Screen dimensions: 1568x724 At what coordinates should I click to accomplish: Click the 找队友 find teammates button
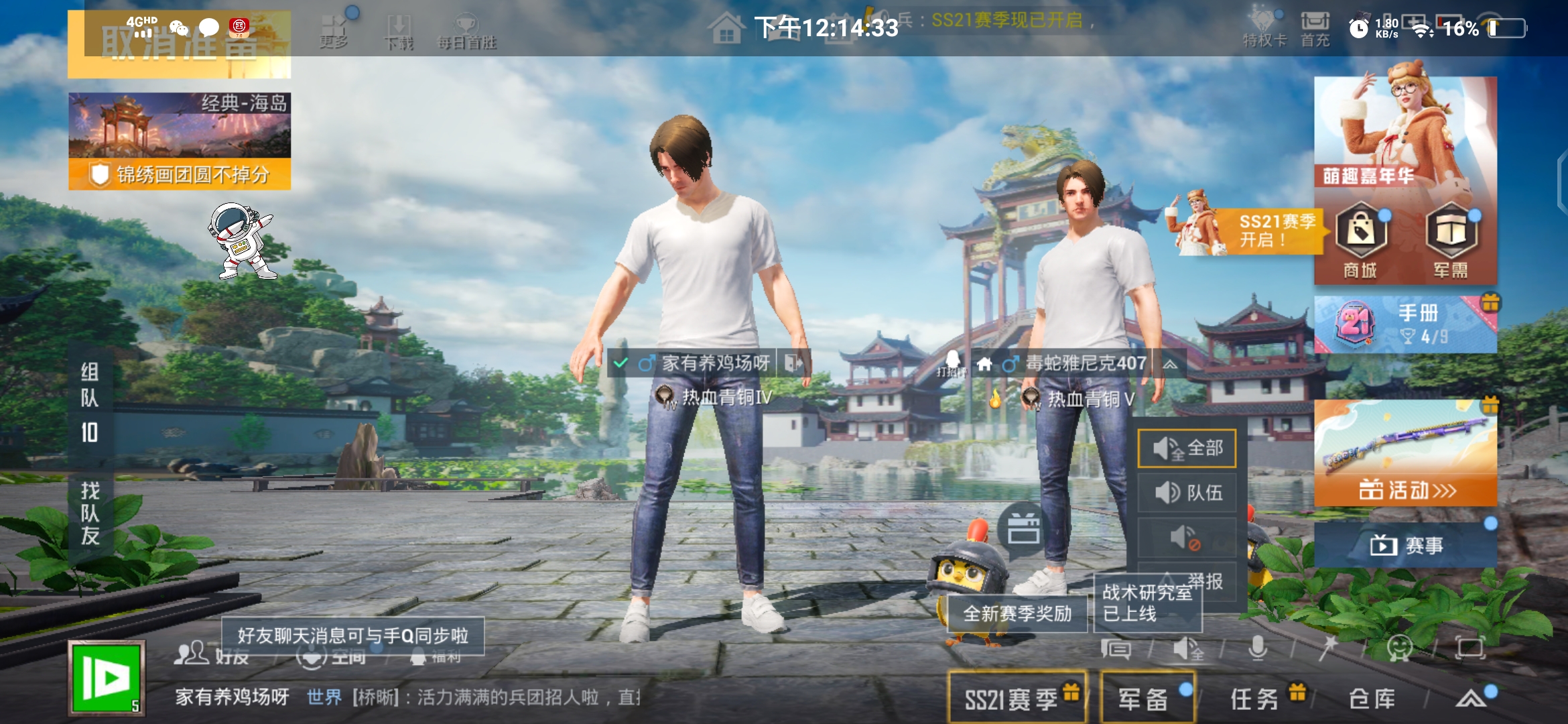tap(90, 513)
